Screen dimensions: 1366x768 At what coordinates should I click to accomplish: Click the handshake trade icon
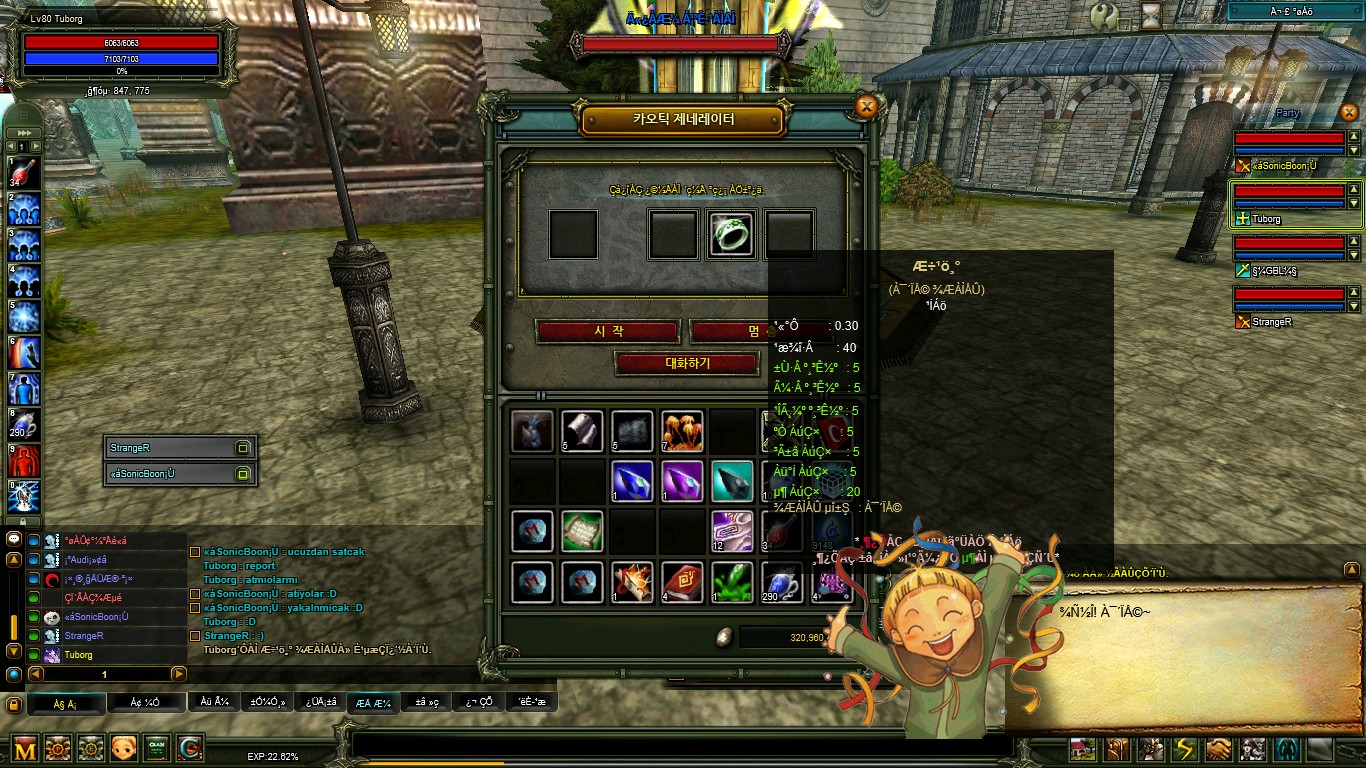1218,749
